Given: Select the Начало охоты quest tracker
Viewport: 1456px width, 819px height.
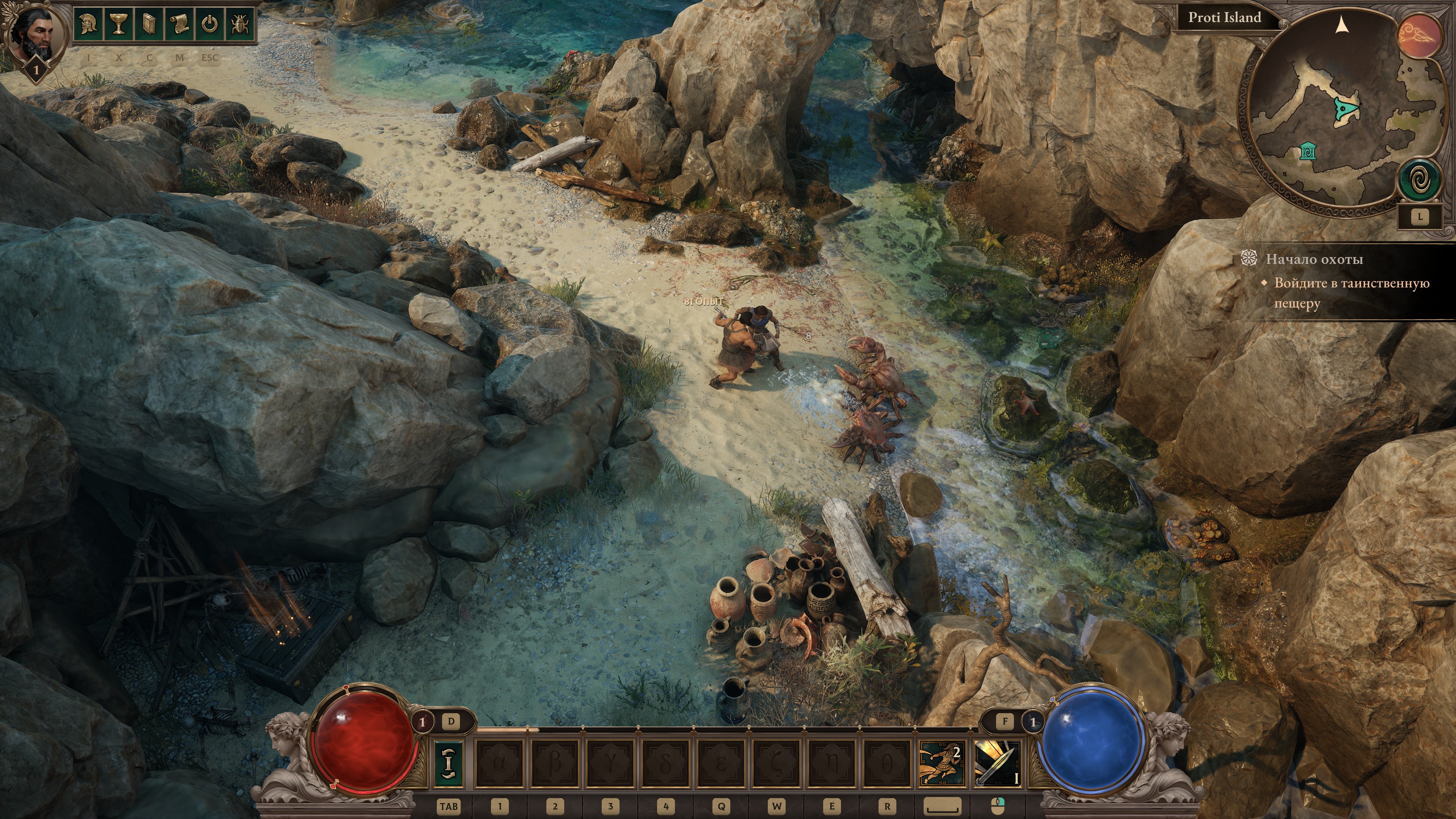Looking at the screenshot, I should coord(1313,259).
